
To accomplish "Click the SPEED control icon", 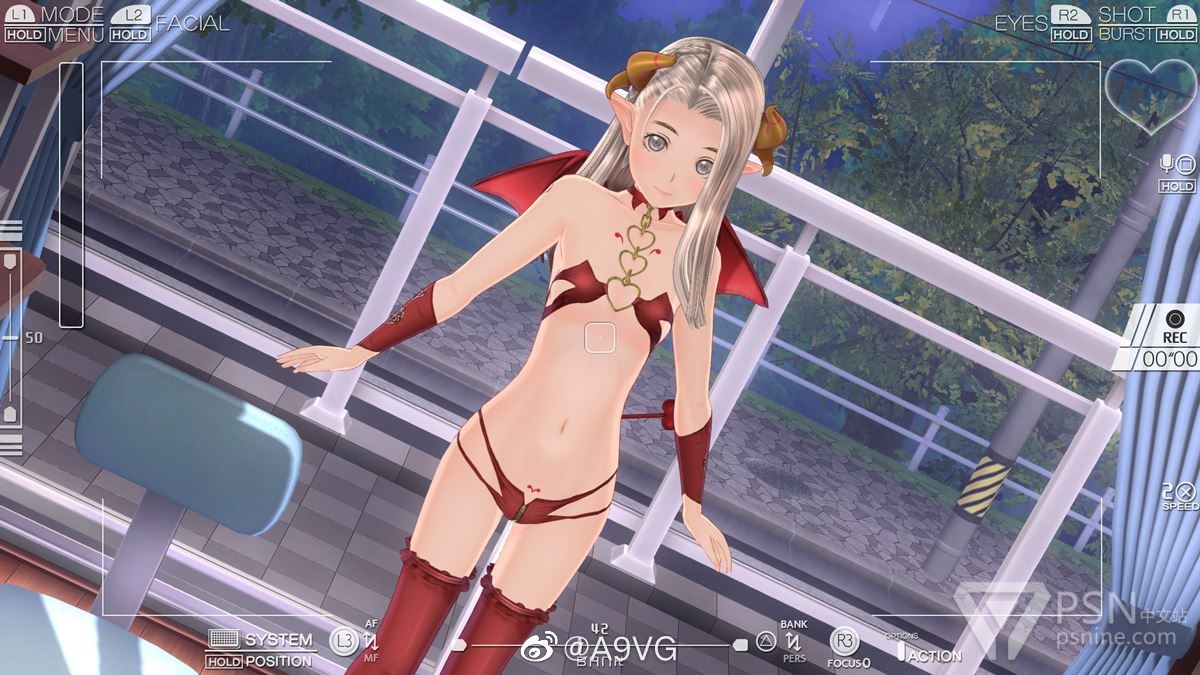I will point(1180,492).
